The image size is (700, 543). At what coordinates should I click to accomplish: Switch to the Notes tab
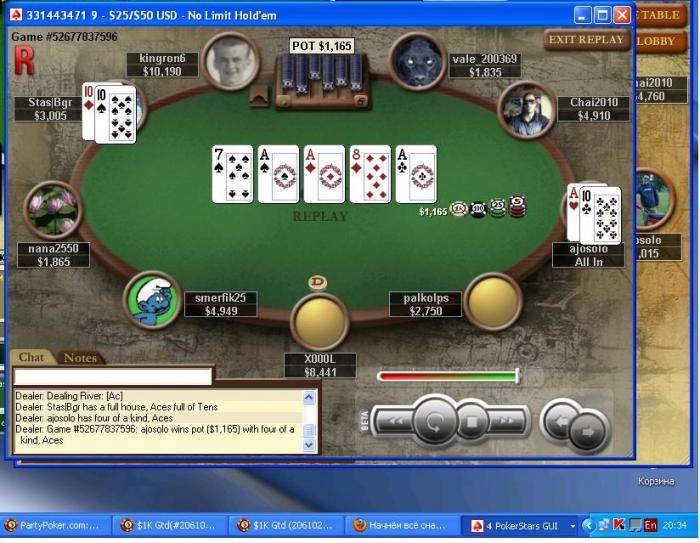coord(80,358)
